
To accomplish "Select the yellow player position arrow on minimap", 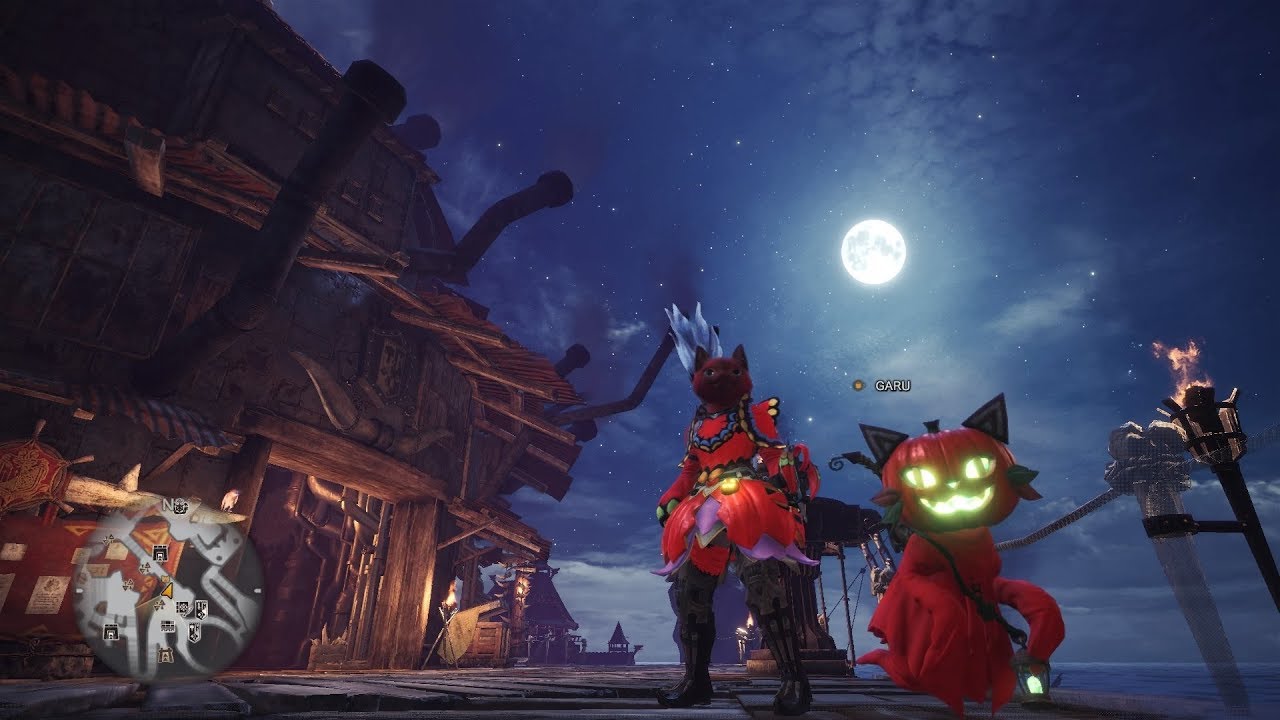I will (165, 590).
